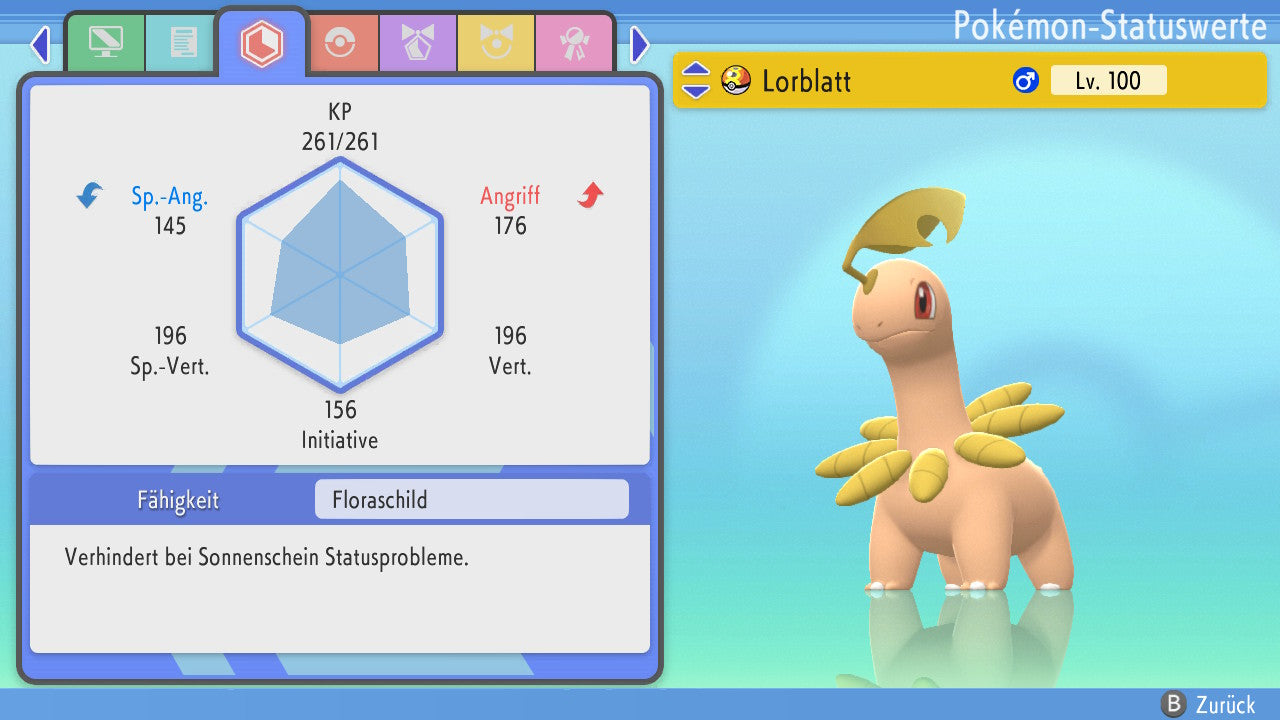1280x720 pixels.
Task: Click the right tab navigation arrow
Action: (640, 44)
